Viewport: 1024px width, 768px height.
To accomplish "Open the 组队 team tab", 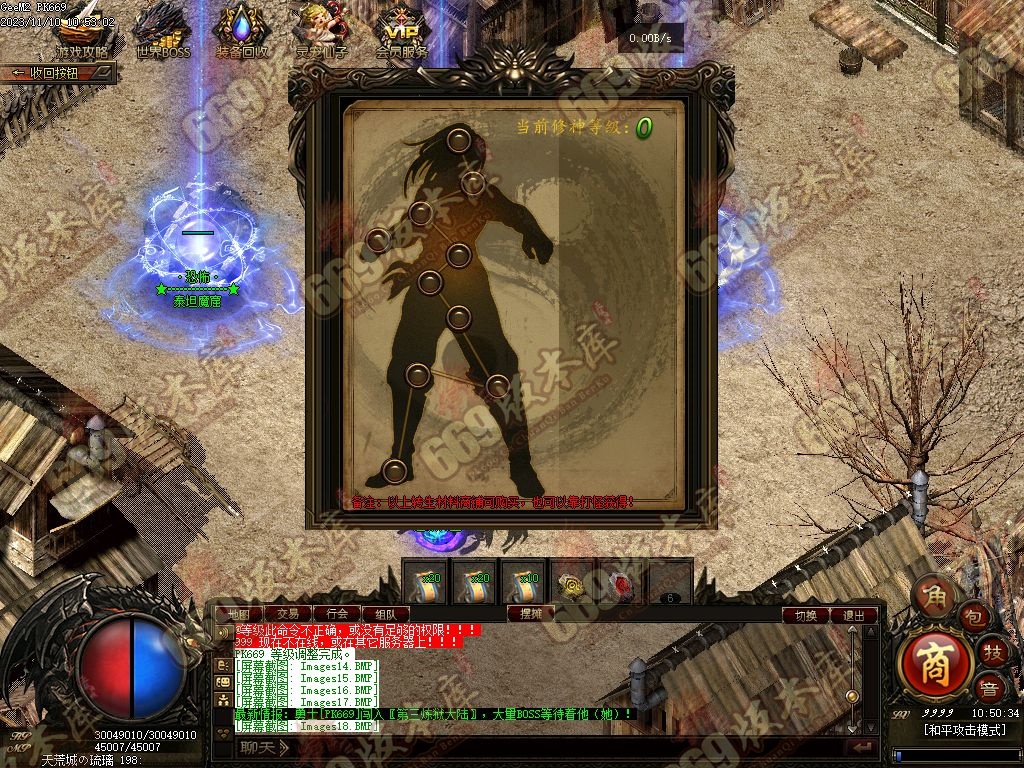I will [385, 613].
